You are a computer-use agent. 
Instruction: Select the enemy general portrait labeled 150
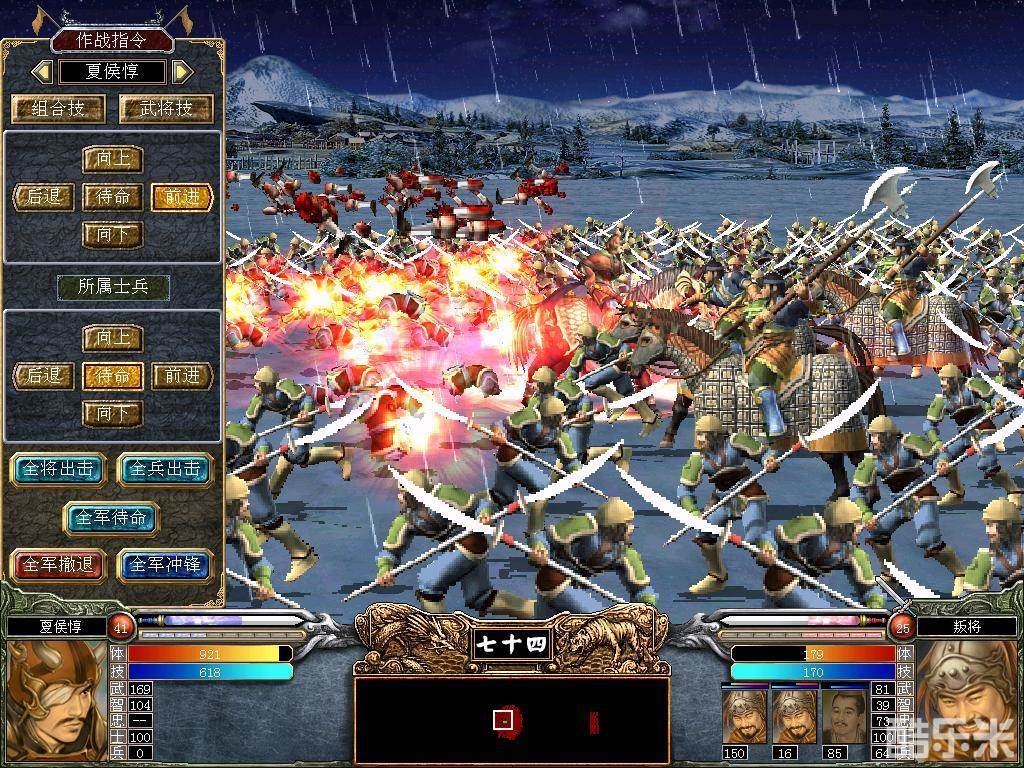[x=744, y=717]
